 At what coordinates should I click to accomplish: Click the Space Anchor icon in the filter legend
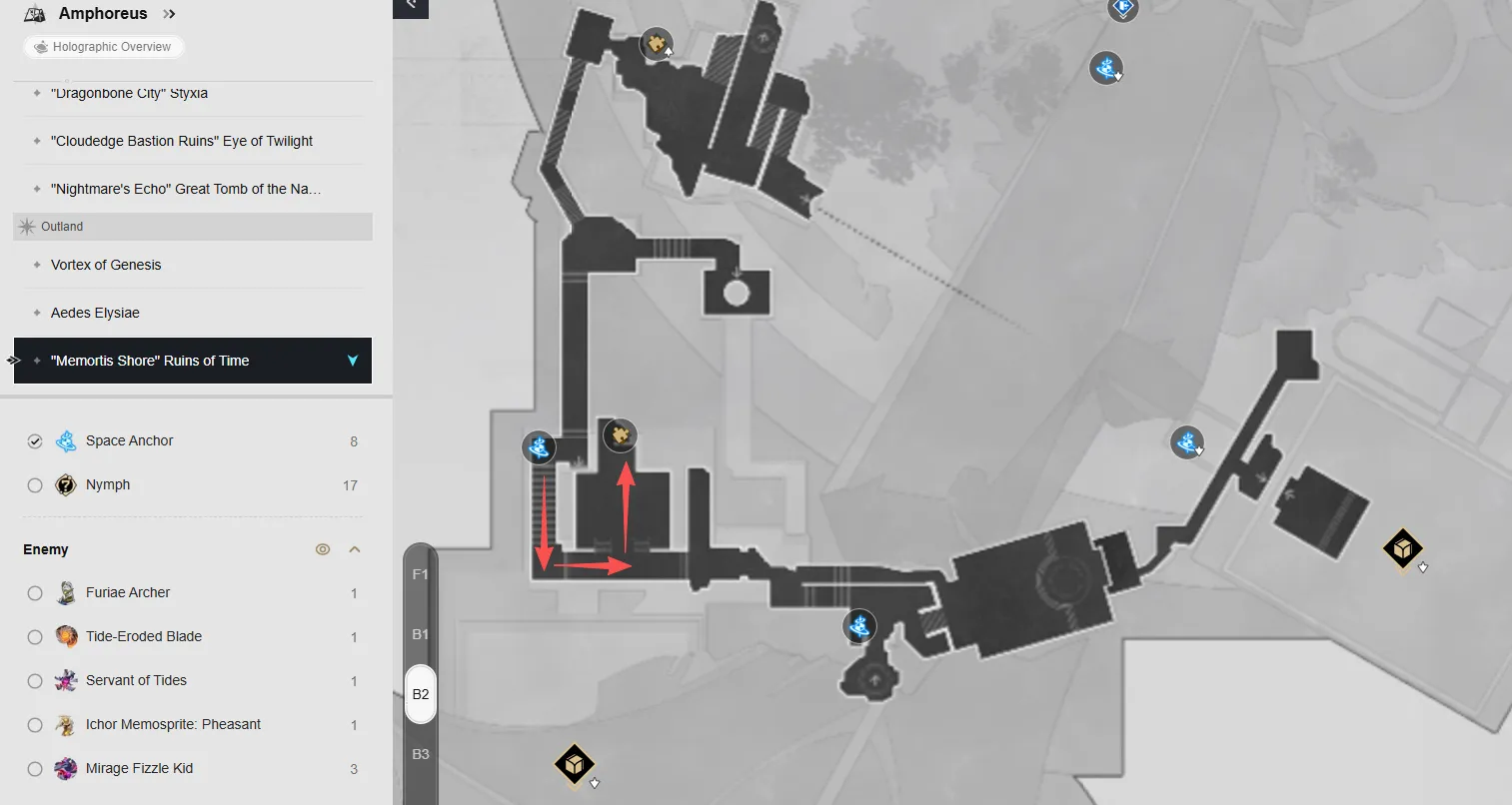(66, 440)
